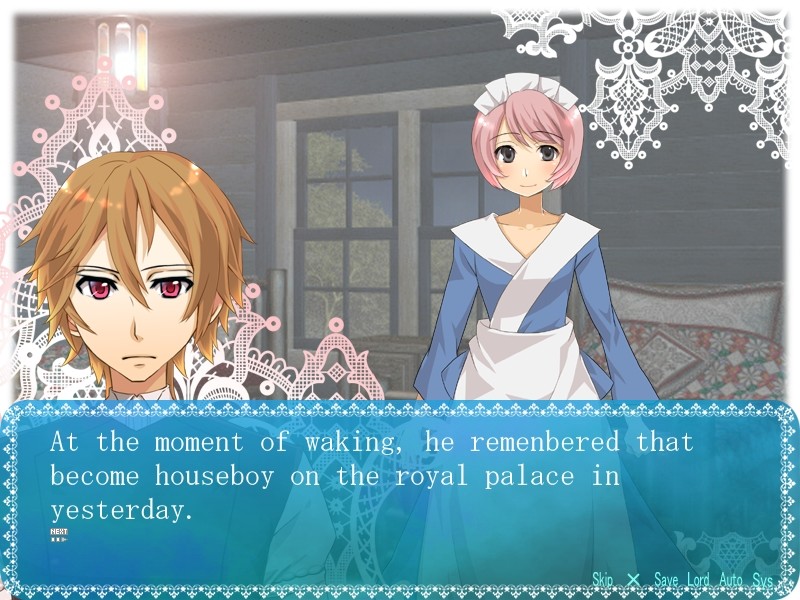Image resolution: width=800 pixels, height=600 pixels.
Task: Toggle Auto text advance mode
Action: tap(730, 580)
